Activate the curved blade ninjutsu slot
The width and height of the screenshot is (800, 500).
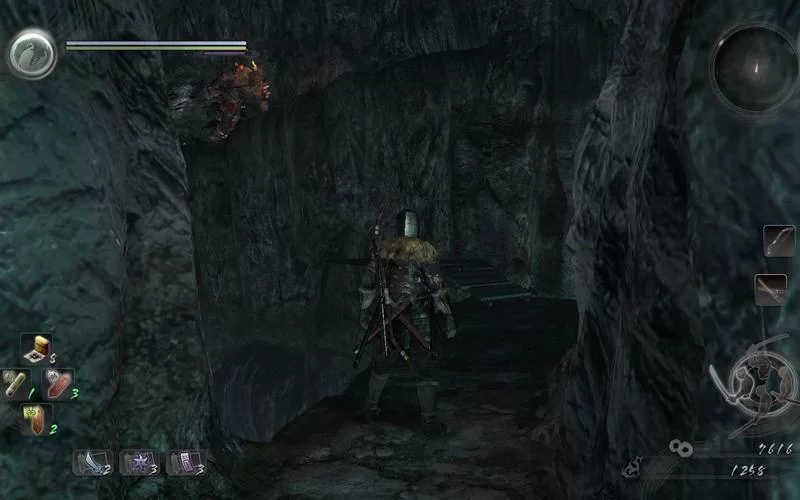[89, 461]
